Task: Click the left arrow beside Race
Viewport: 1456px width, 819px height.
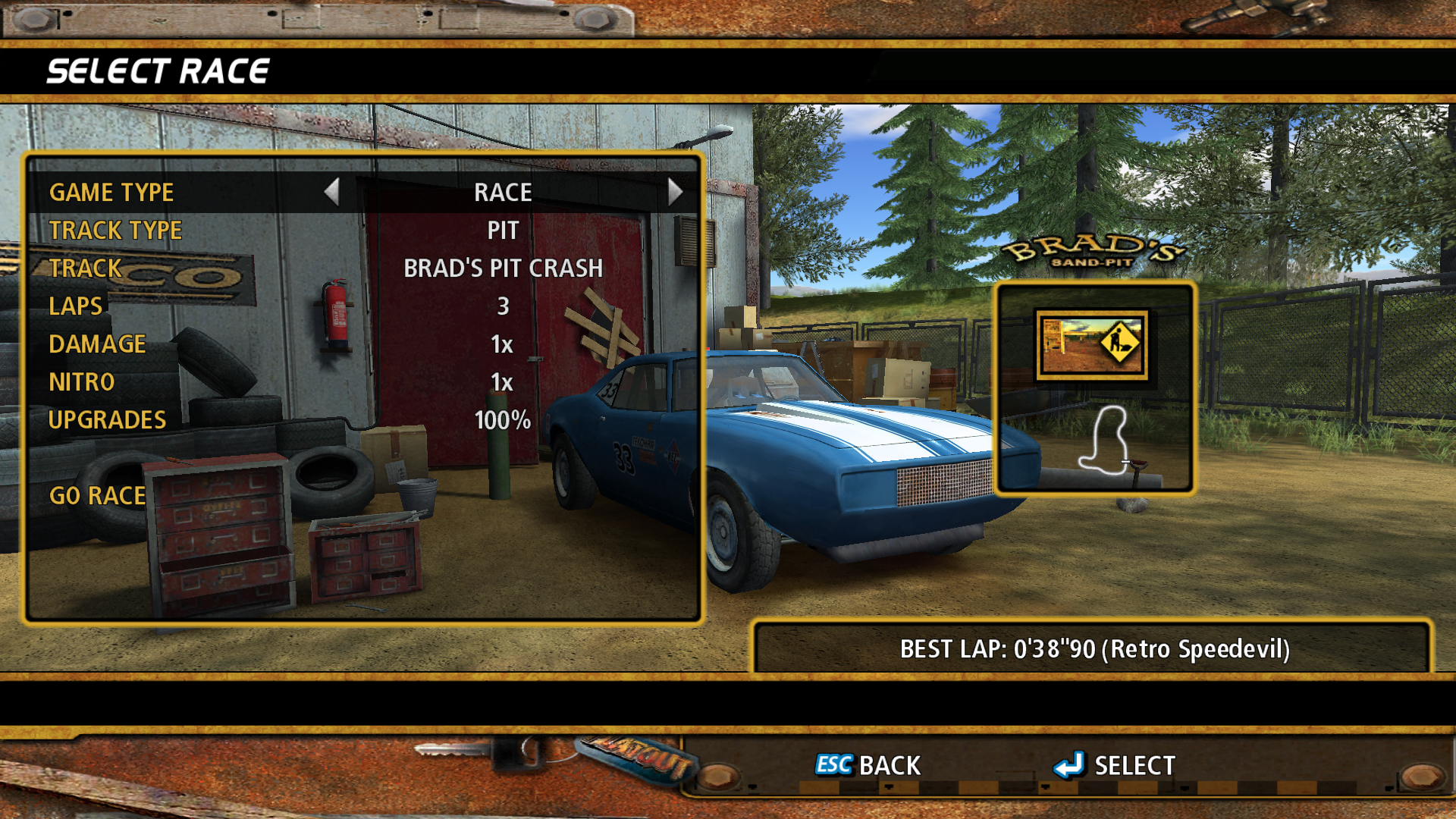Action: (x=331, y=192)
